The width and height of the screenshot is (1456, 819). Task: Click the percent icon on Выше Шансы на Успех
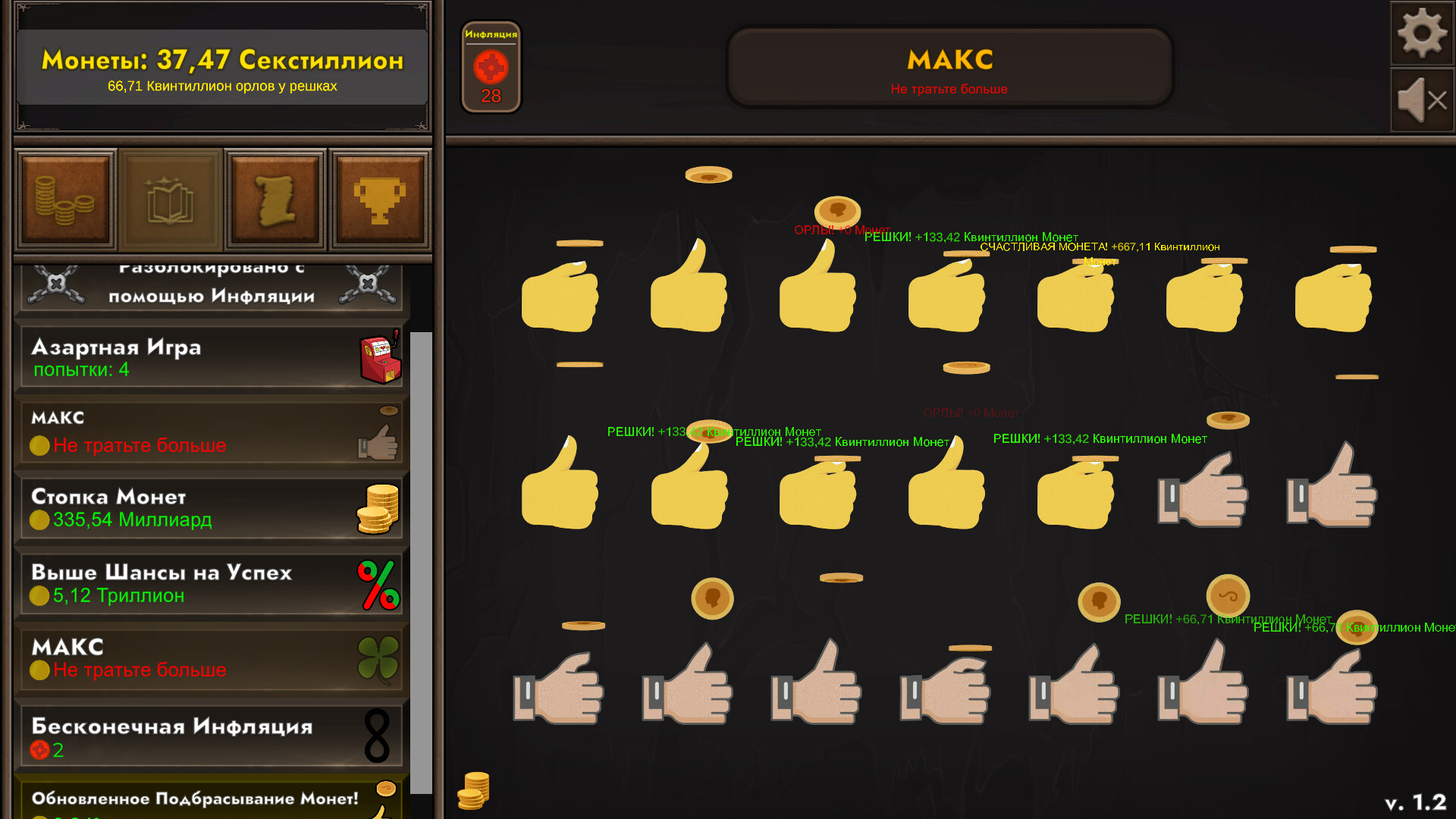[378, 584]
